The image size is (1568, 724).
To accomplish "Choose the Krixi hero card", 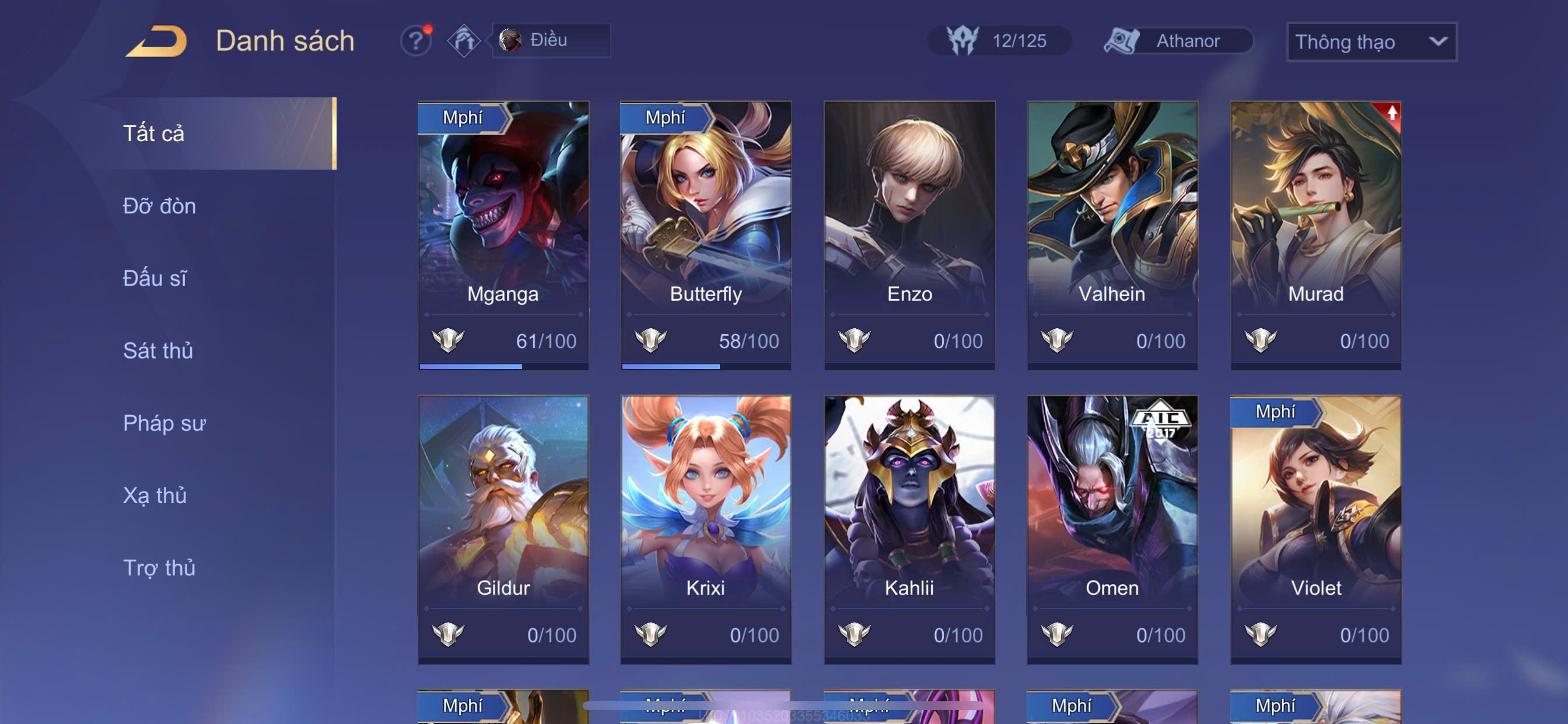I will [706, 529].
